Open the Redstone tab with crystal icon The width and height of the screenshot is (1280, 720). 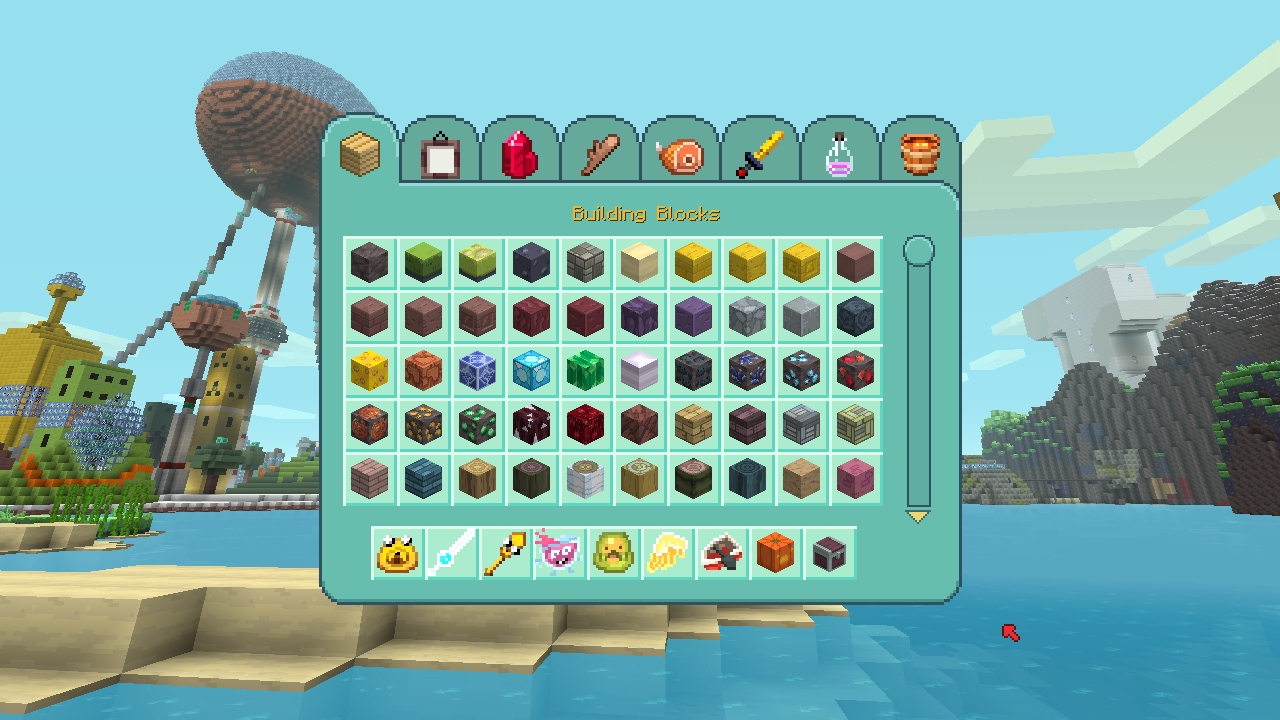tap(520, 152)
